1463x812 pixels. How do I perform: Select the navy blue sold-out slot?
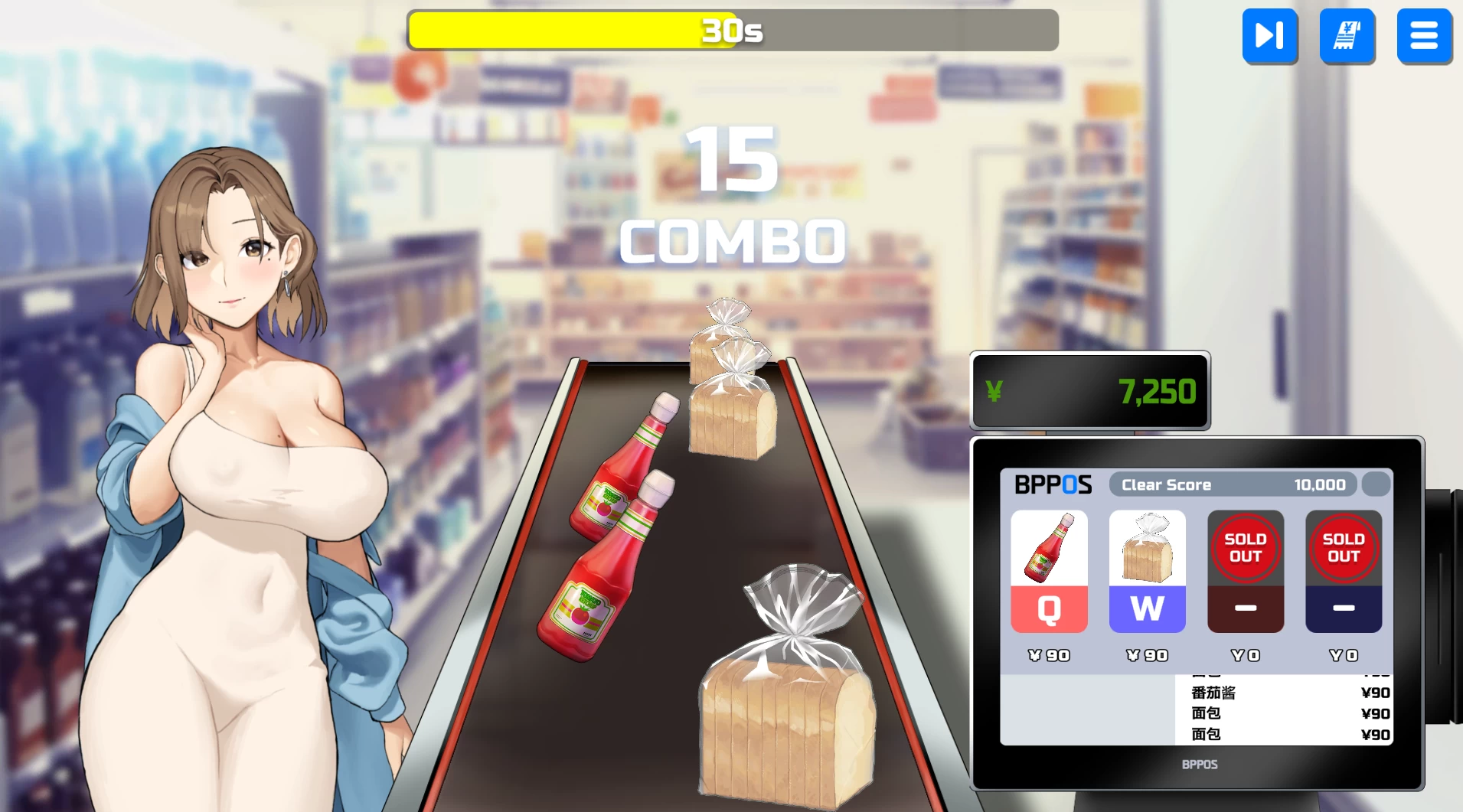[x=1343, y=572]
